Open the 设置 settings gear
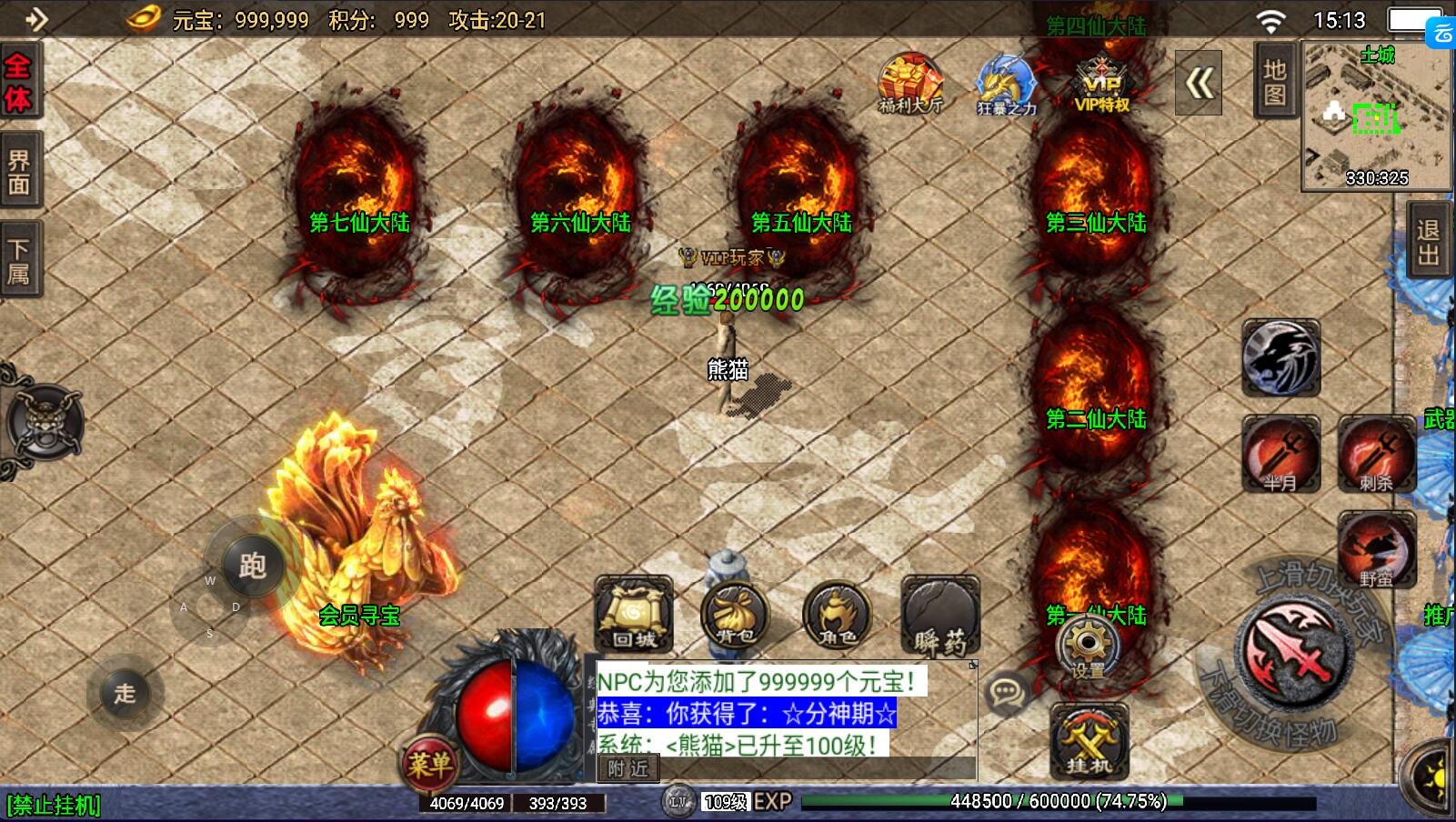 point(1088,647)
